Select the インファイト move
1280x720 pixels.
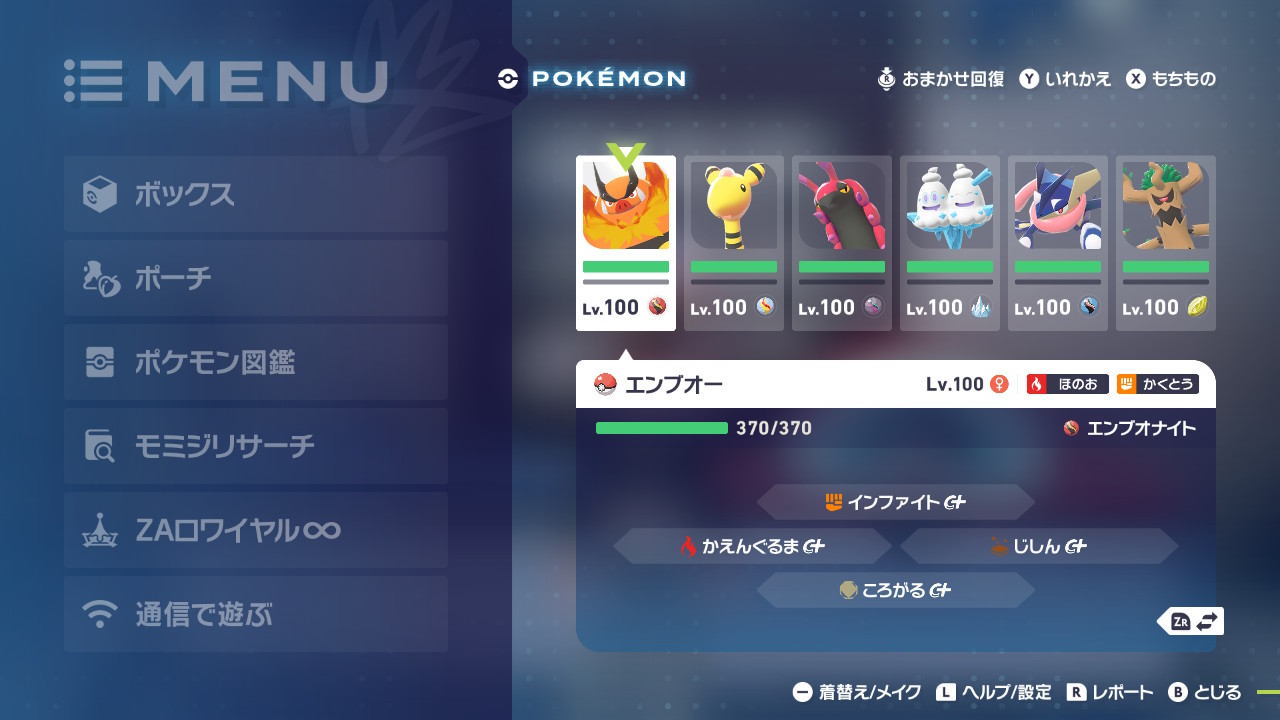coord(895,502)
